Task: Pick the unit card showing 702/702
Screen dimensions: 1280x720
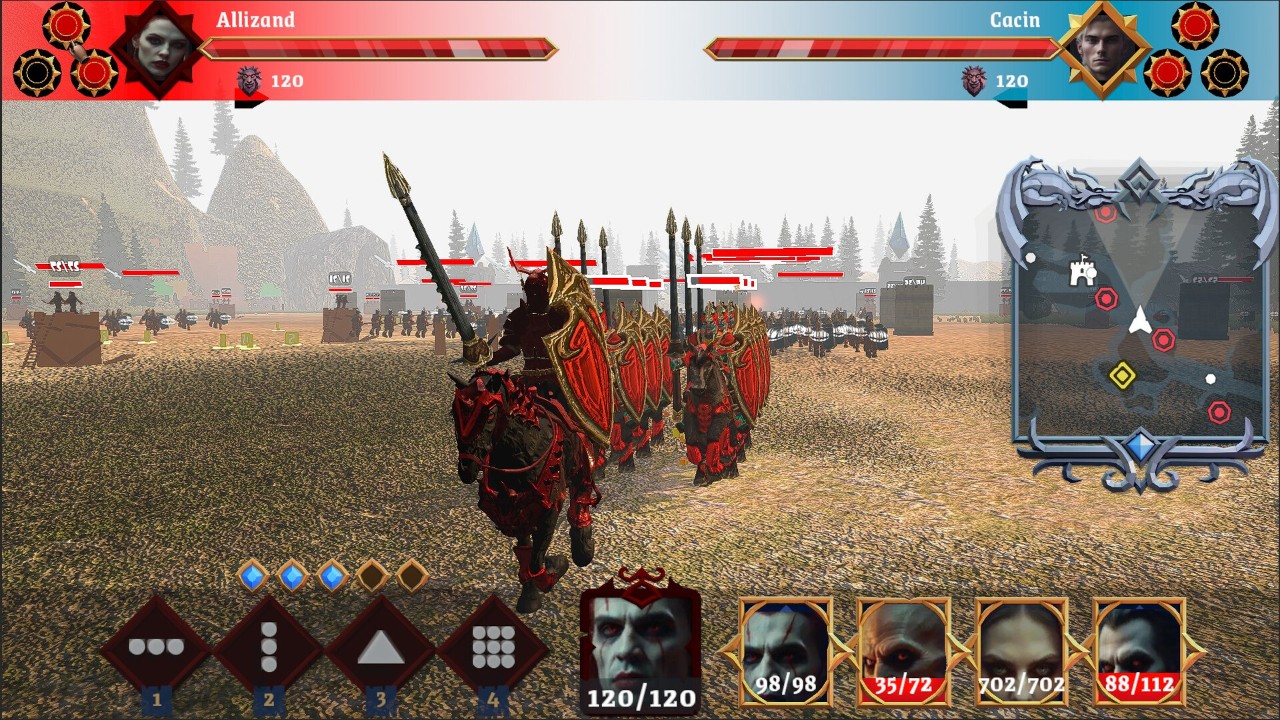Action: pyautogui.click(x=1021, y=650)
